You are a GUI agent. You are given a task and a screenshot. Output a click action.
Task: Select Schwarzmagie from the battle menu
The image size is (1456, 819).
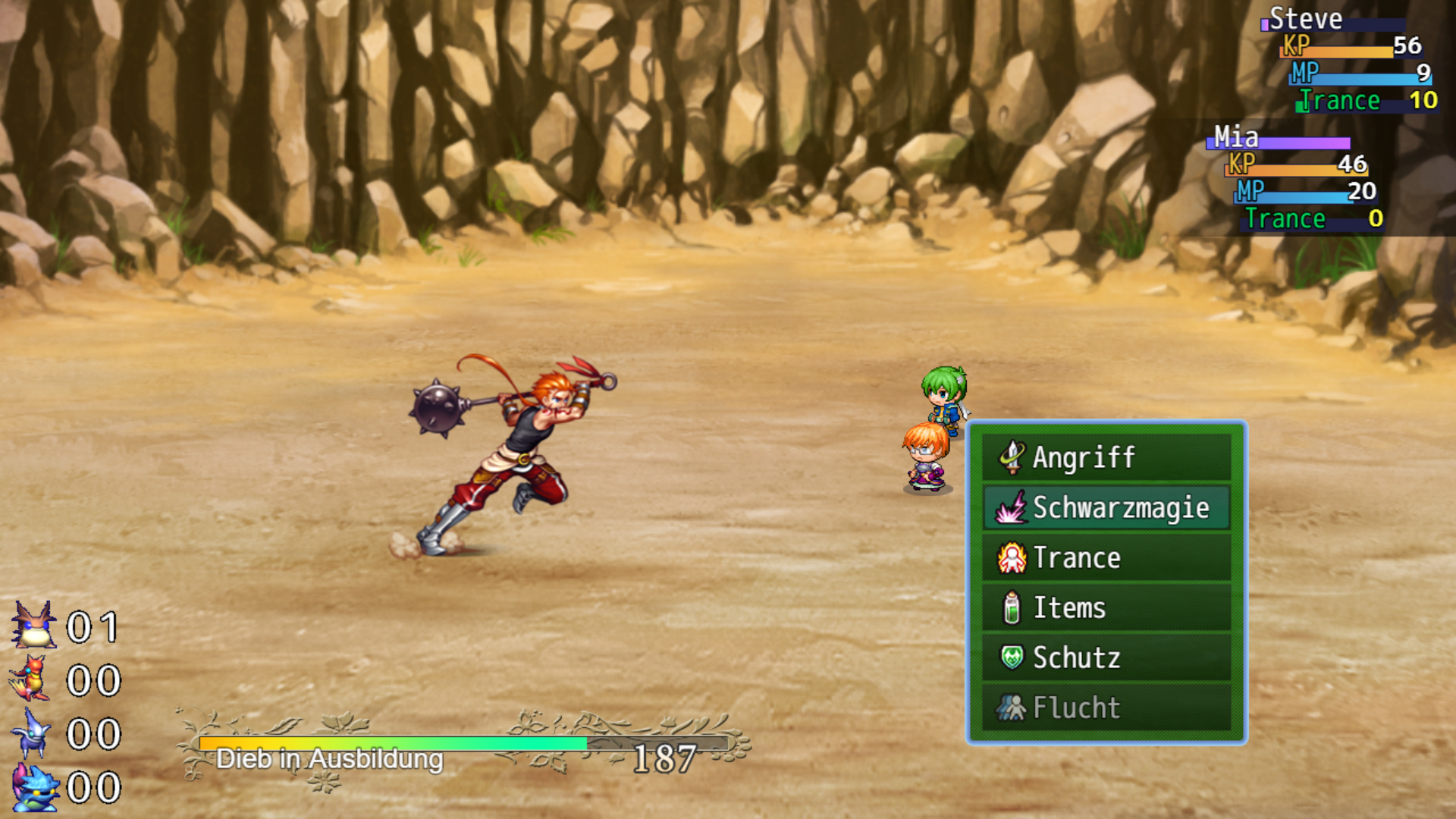click(1106, 507)
